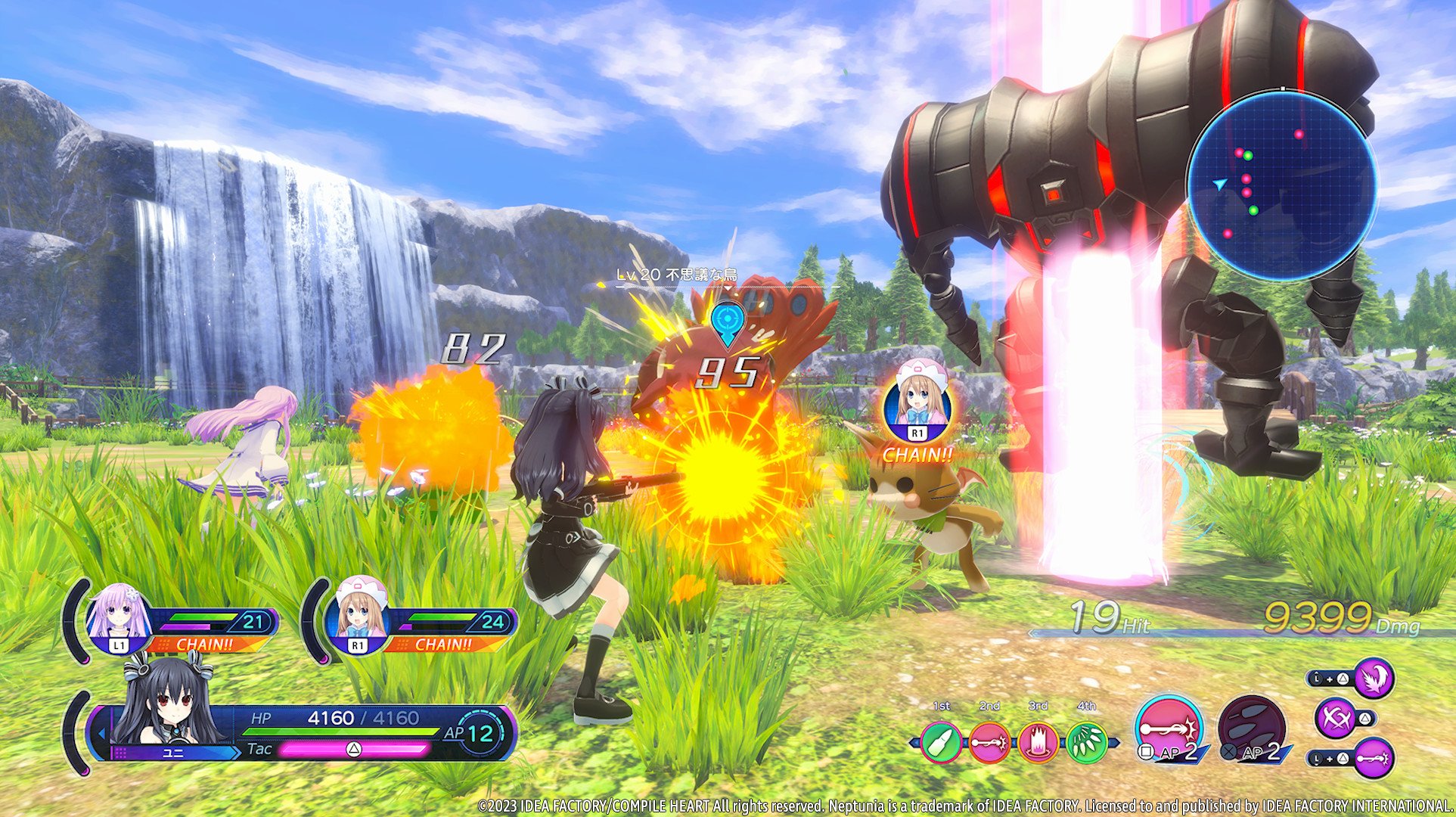Select the 1st bullet combo icon

tap(942, 743)
